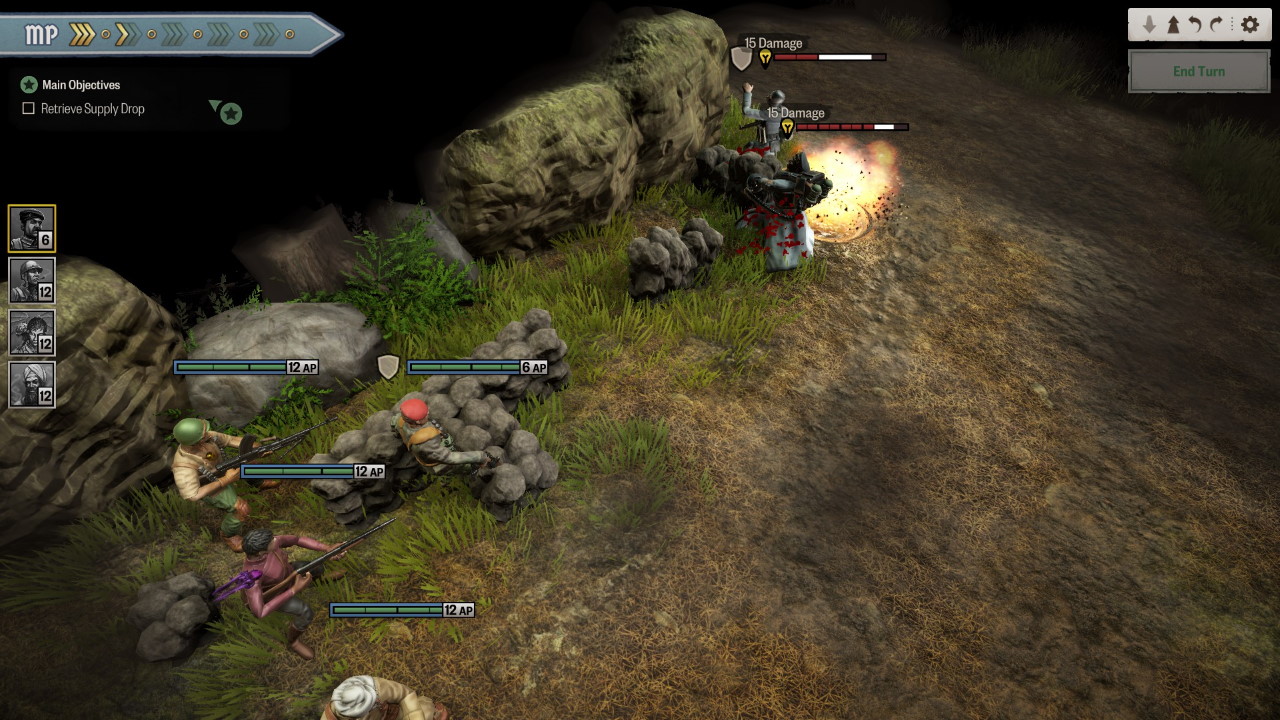The width and height of the screenshot is (1280, 720).
Task: Choose the dark-haired squad member portrait
Action: (x=32, y=332)
